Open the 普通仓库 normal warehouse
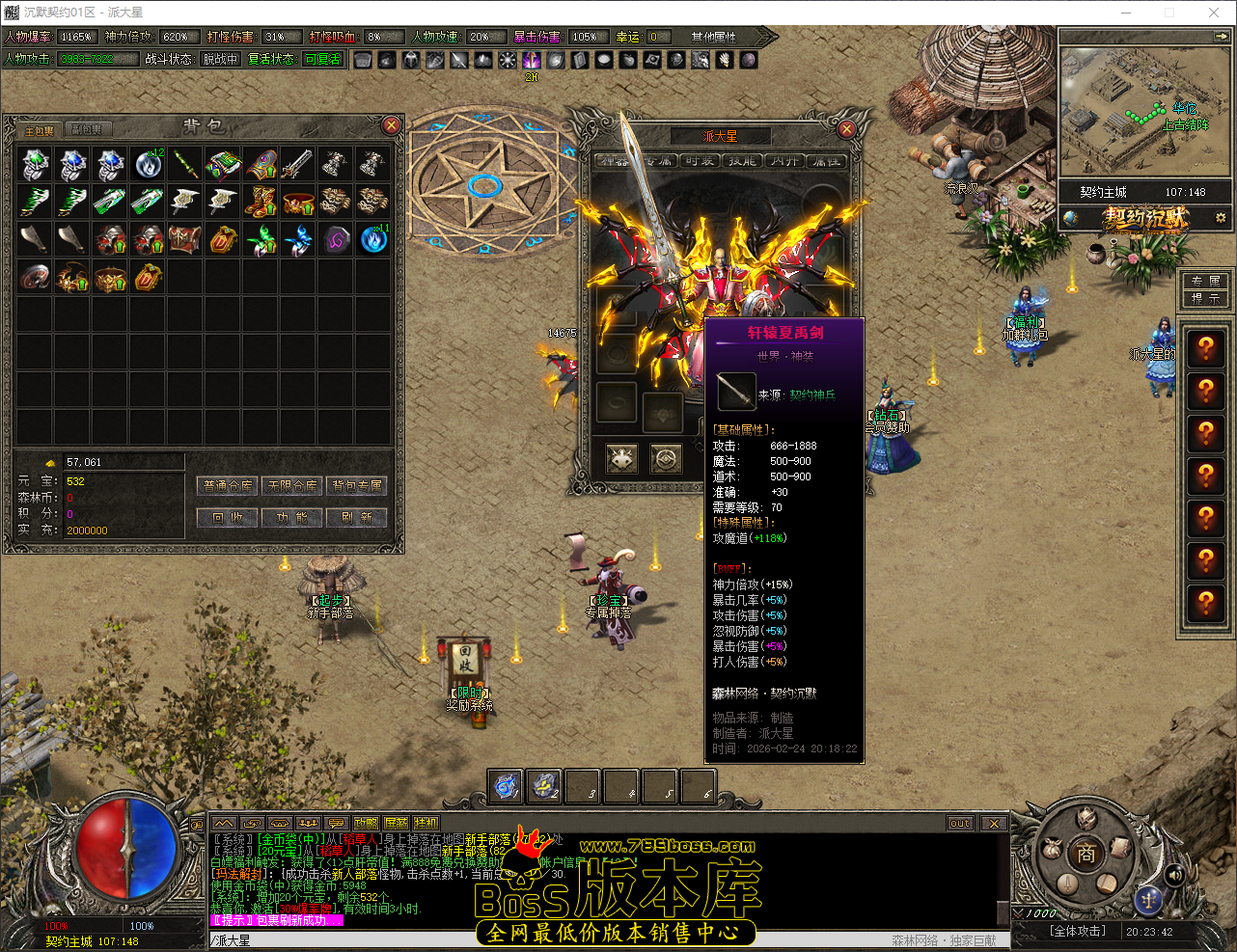 pos(227,485)
